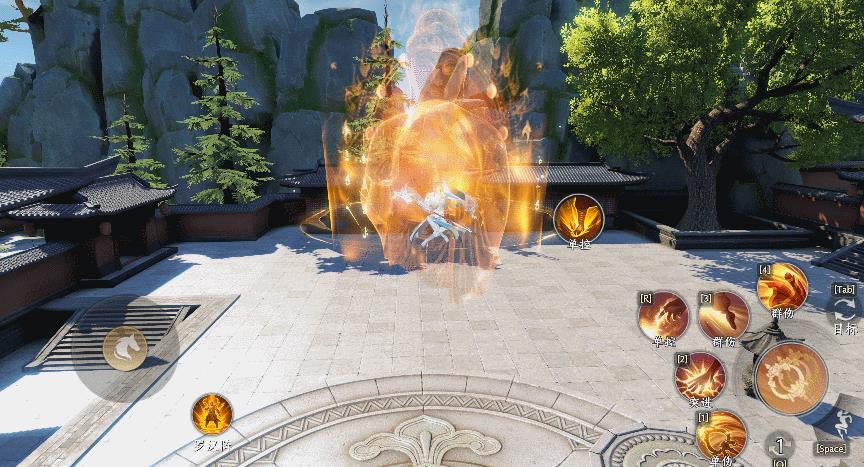This screenshot has height=467, width=864.
Task: Activate the [4] 群伤 skill
Action: tap(781, 288)
